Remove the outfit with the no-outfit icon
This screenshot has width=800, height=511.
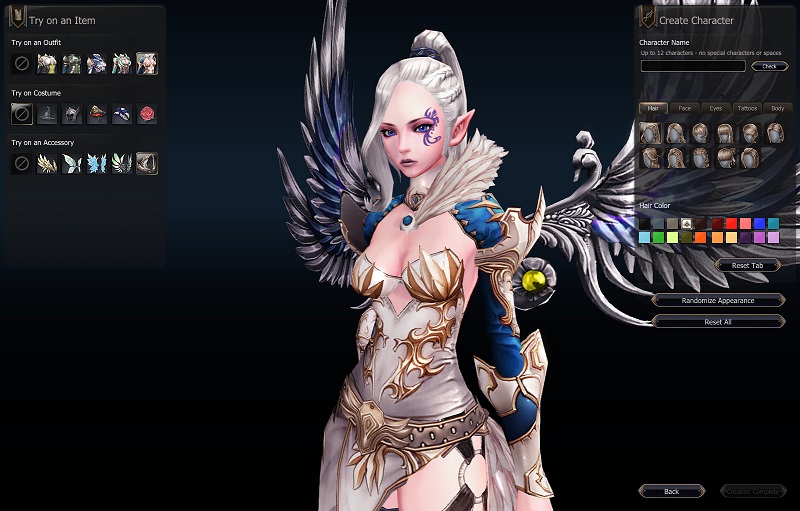[x=21, y=64]
